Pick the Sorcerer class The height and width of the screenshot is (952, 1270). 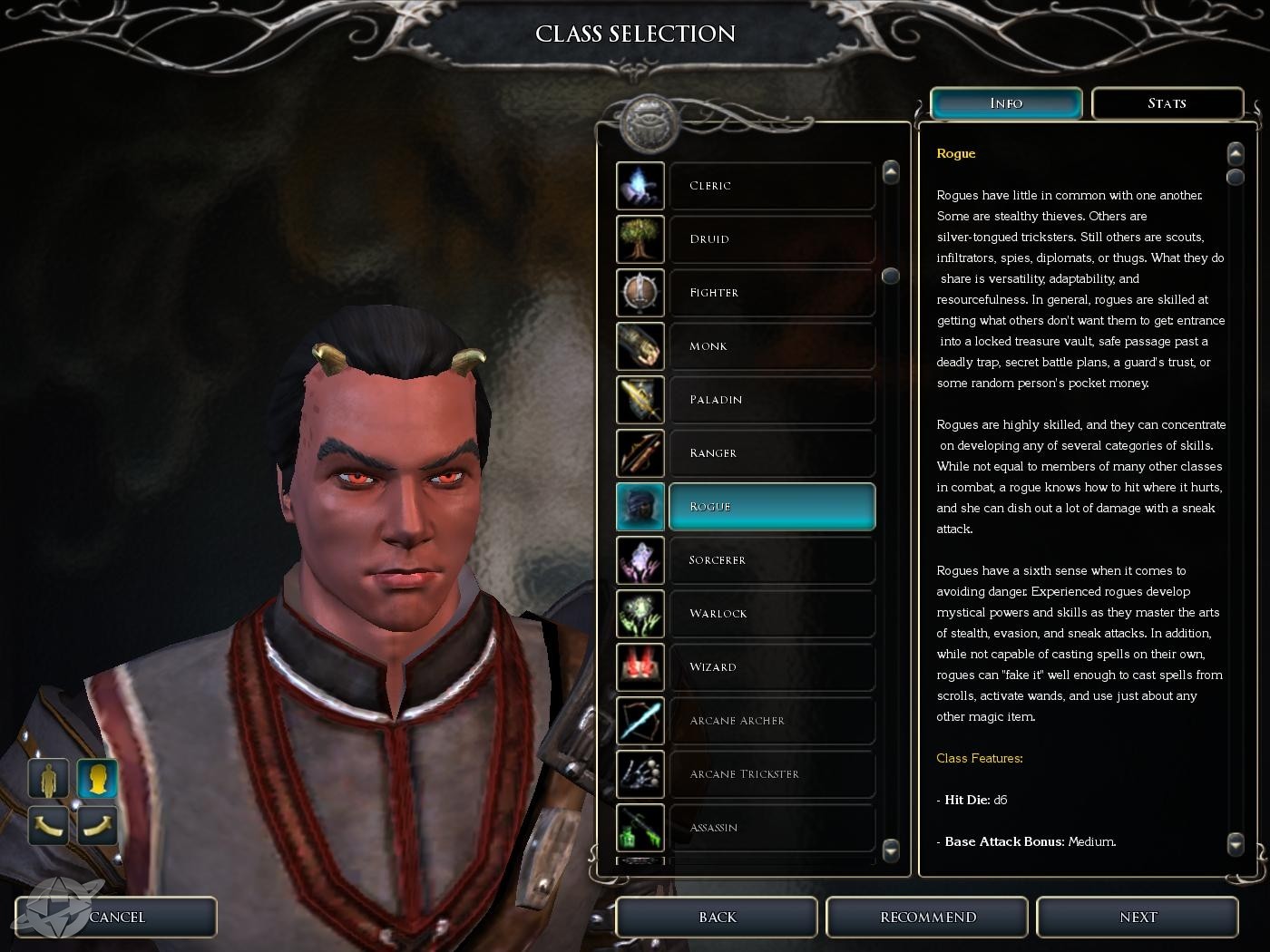tap(771, 560)
